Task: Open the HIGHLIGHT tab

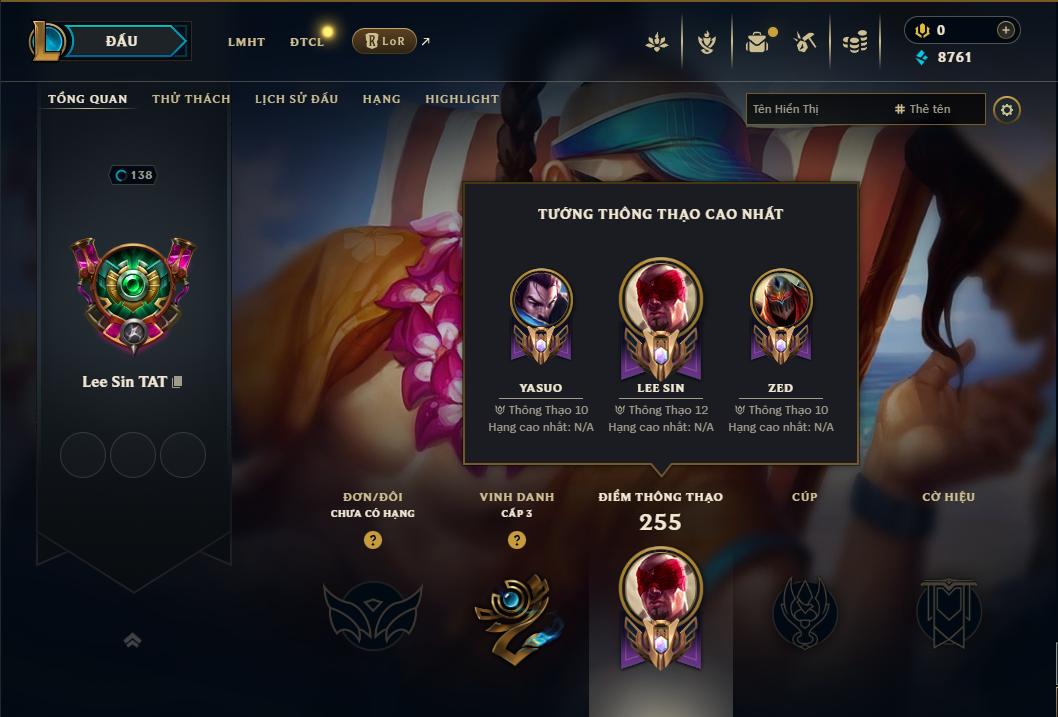Action: coord(462,99)
